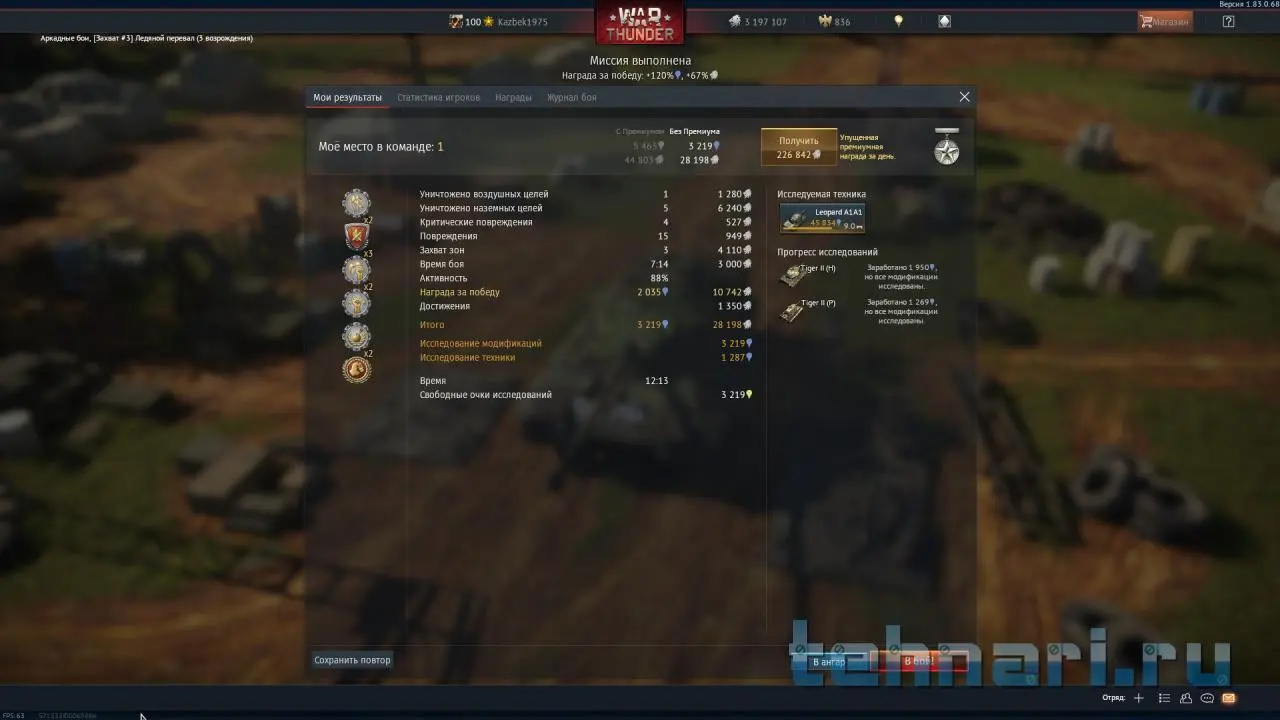
Task: Add a squad member with the plus icon
Action: pyautogui.click(x=1138, y=698)
